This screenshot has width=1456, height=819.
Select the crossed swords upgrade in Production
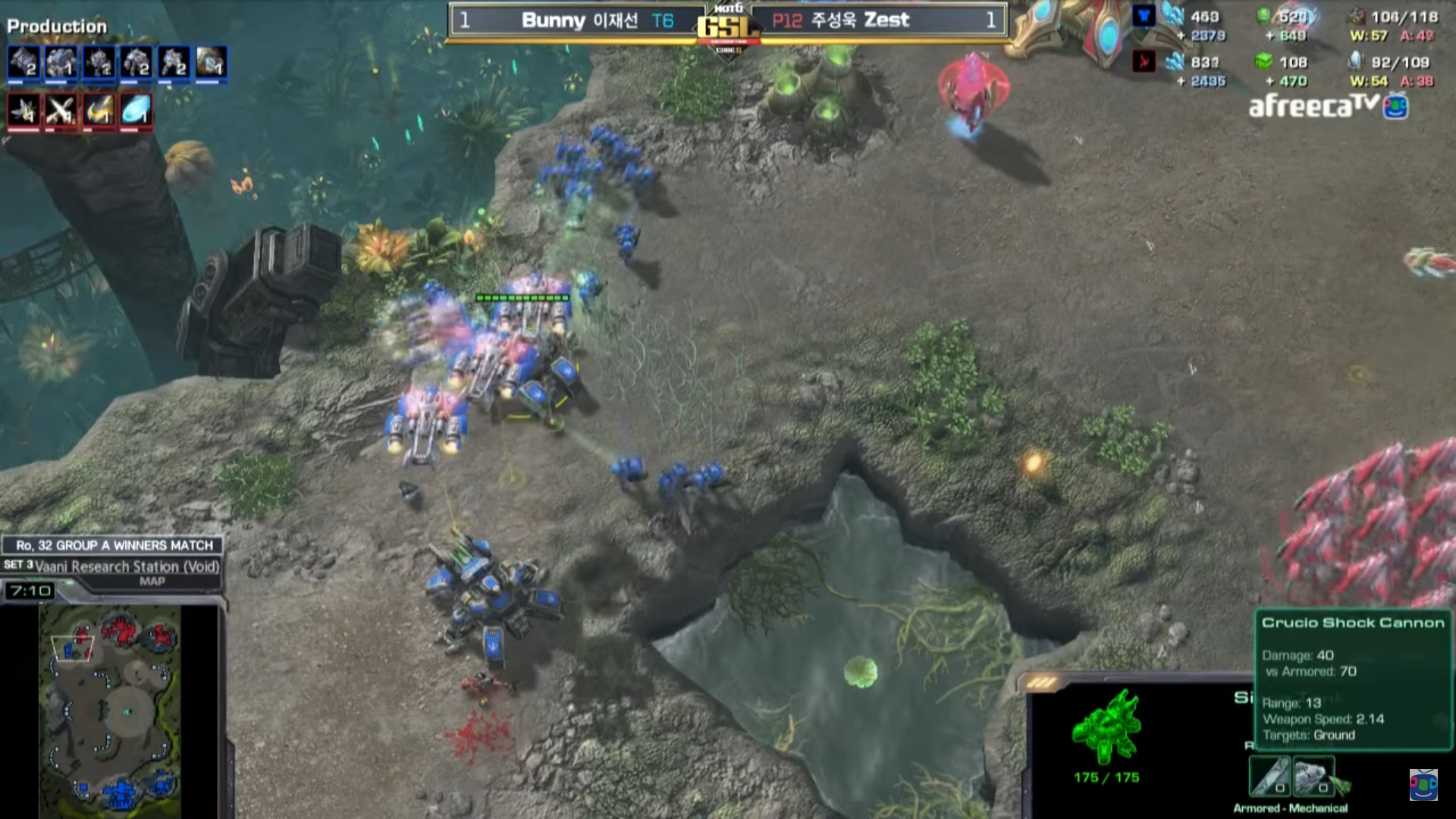(x=61, y=111)
